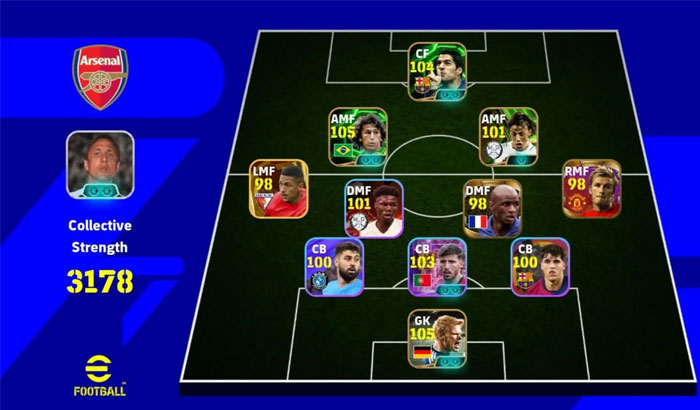The height and width of the screenshot is (410, 700).
Task: Pick the AMF 101 player card
Action: tap(508, 136)
